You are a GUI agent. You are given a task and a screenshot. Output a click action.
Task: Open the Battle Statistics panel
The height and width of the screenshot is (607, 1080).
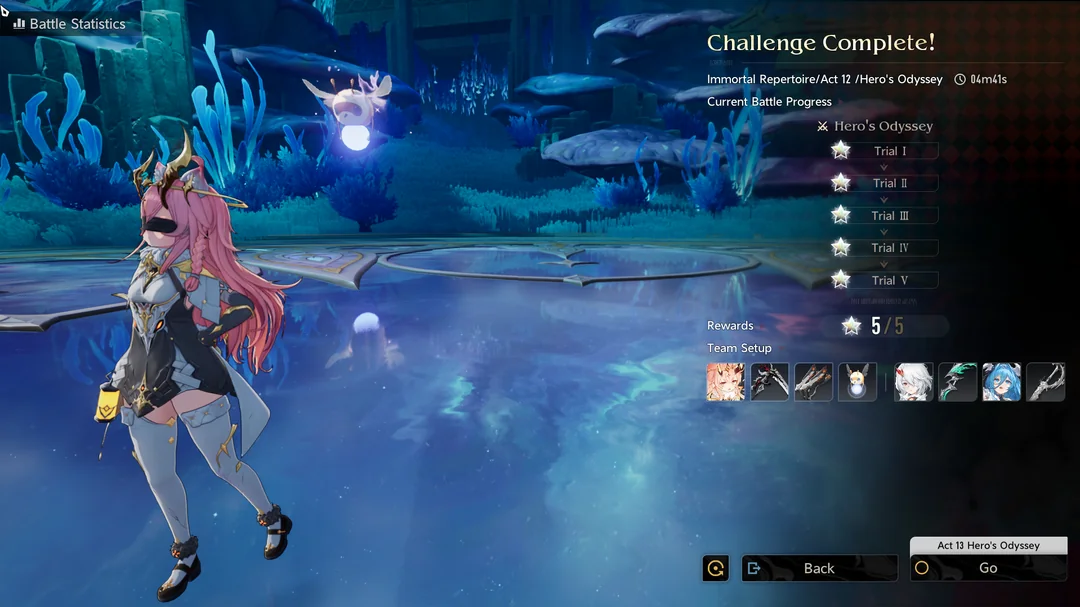coord(68,23)
